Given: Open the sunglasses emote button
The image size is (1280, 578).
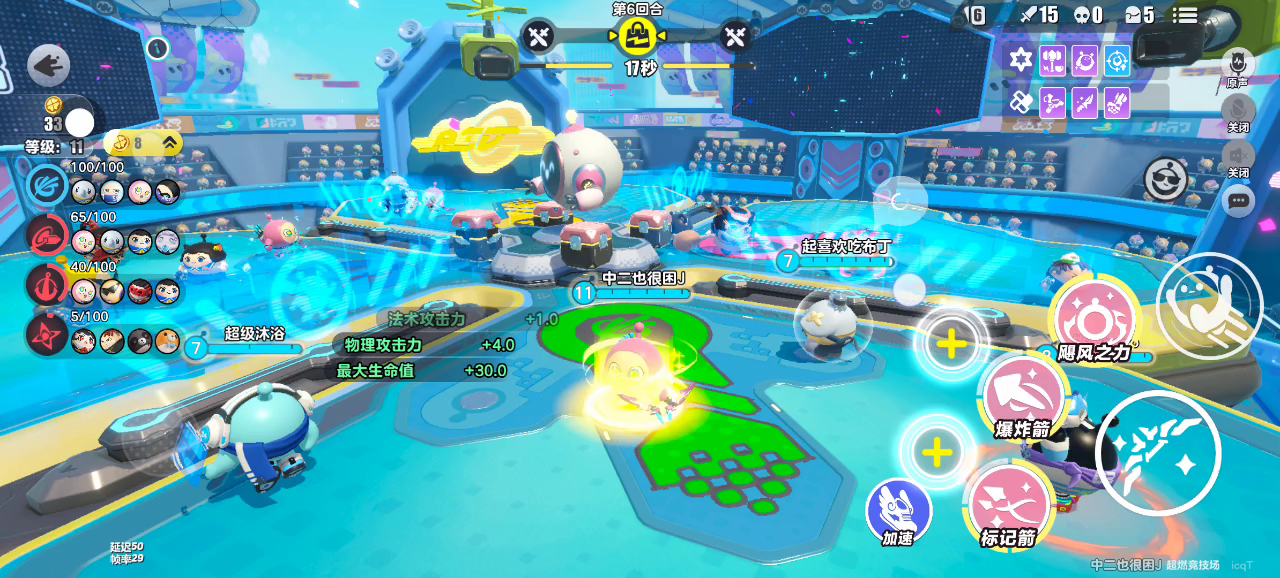Looking at the screenshot, I should 1165,179.
